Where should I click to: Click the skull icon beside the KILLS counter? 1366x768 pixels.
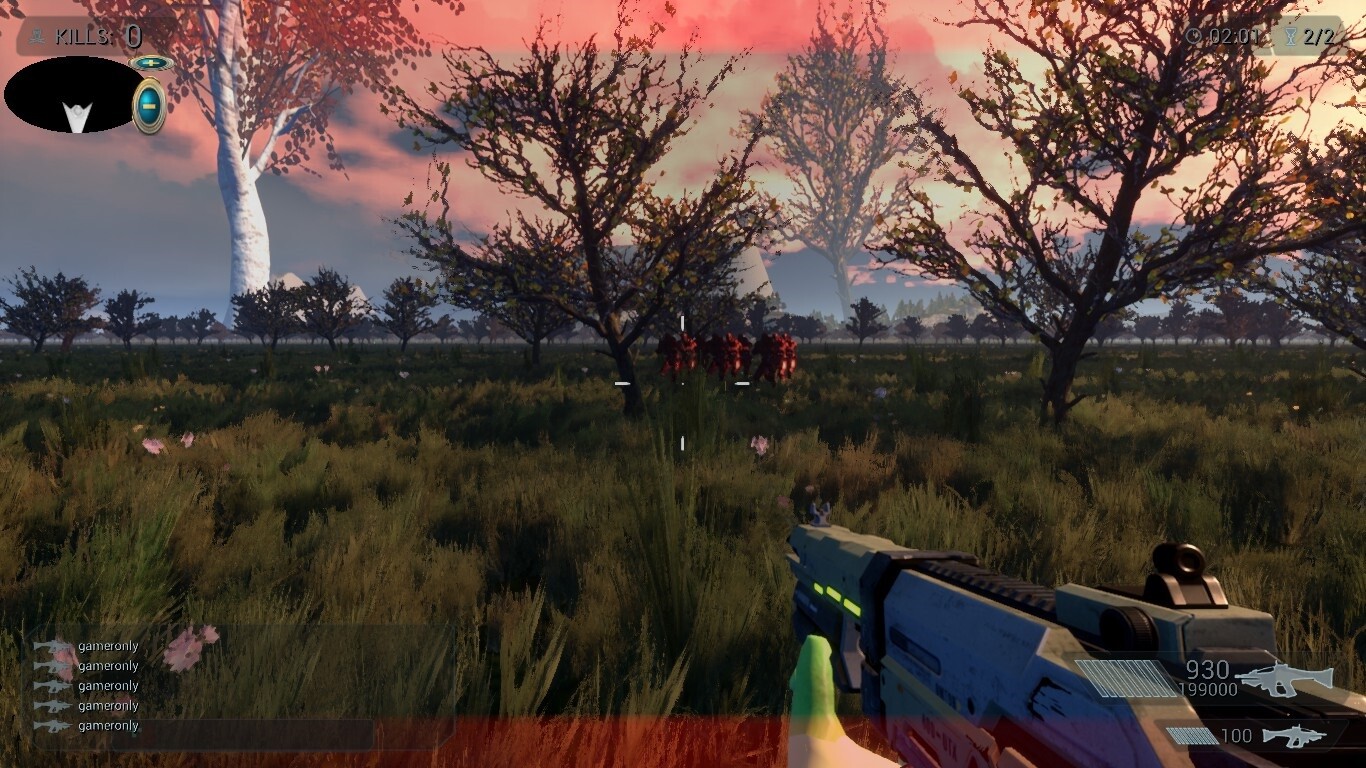point(35,36)
